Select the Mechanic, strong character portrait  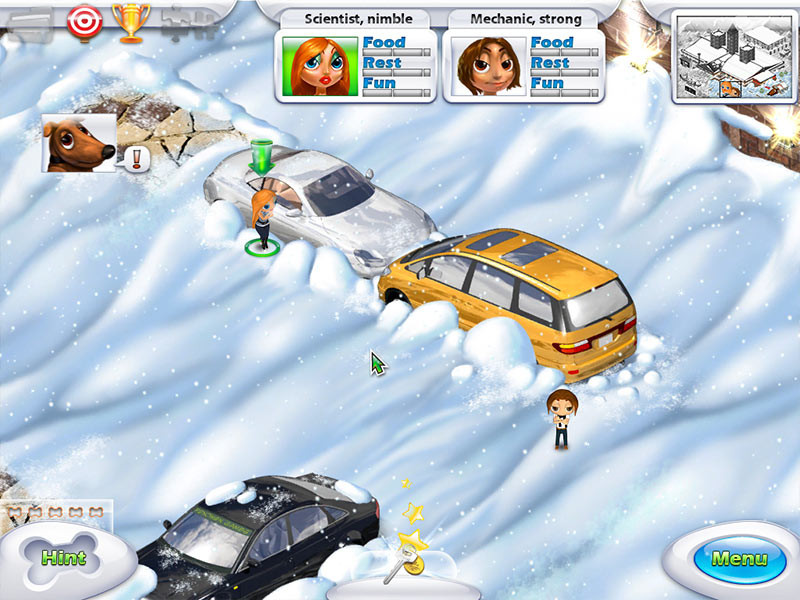point(488,67)
